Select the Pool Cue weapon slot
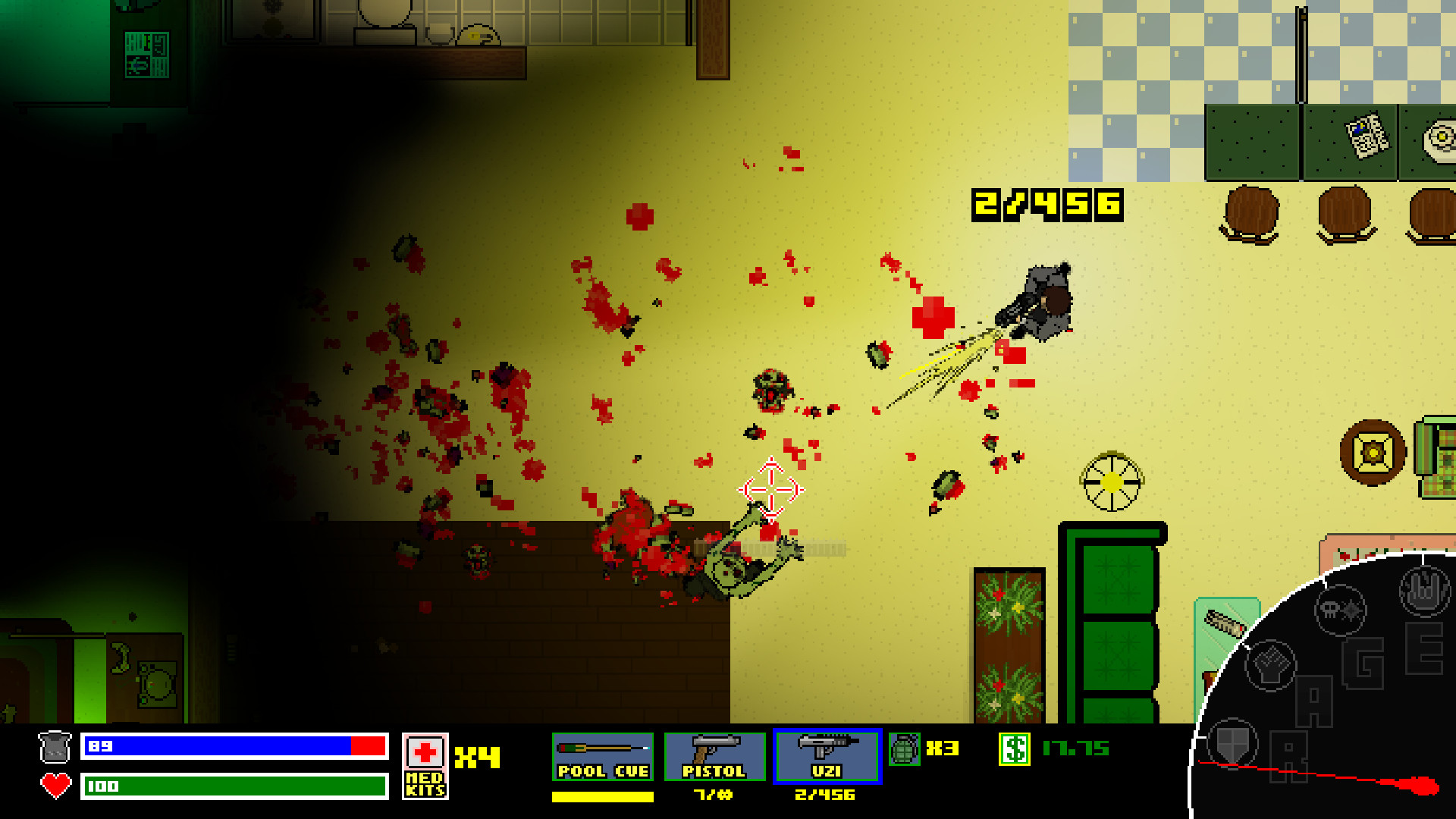 (603, 755)
